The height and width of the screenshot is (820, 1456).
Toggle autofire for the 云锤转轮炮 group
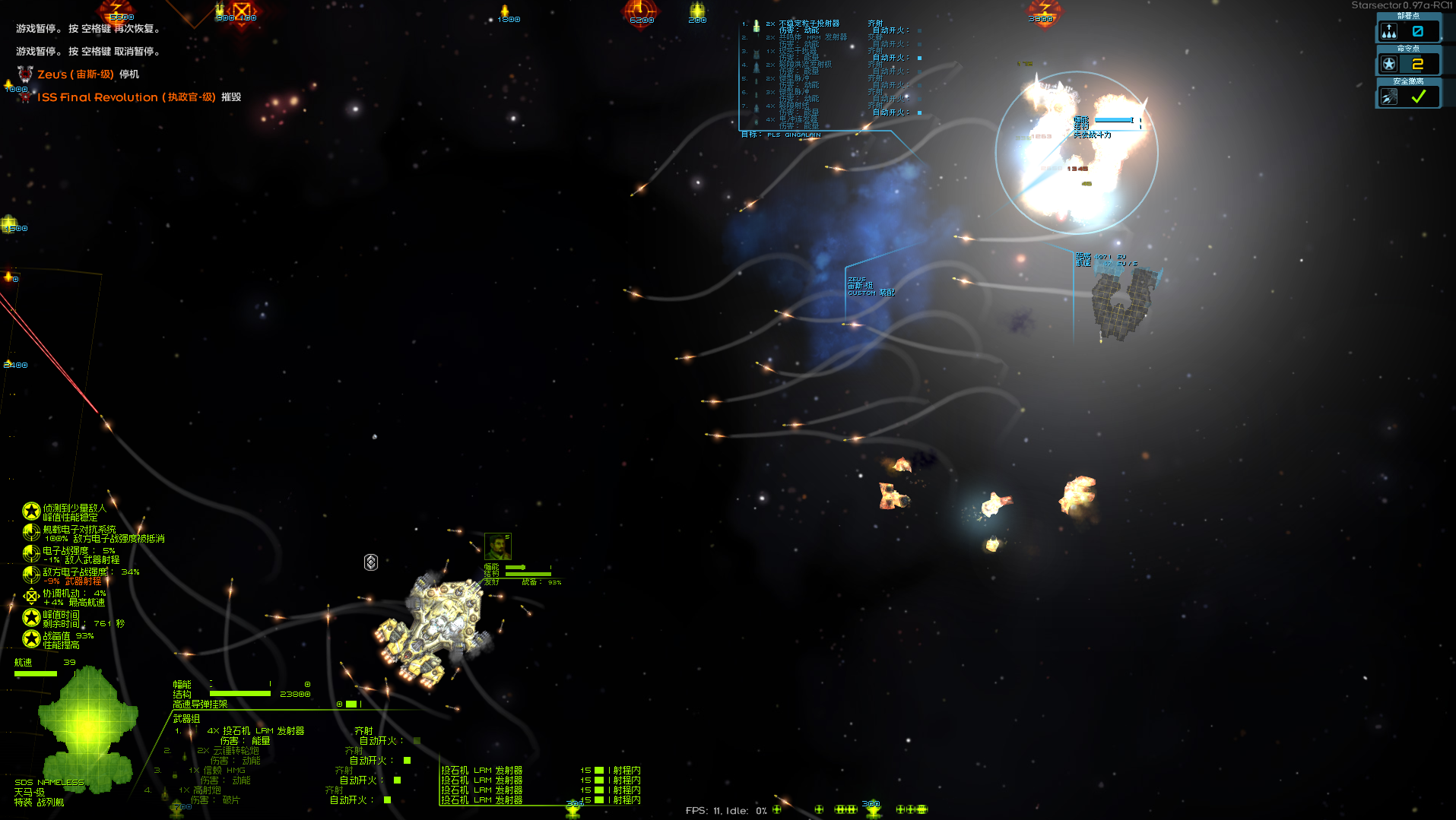pos(408,761)
